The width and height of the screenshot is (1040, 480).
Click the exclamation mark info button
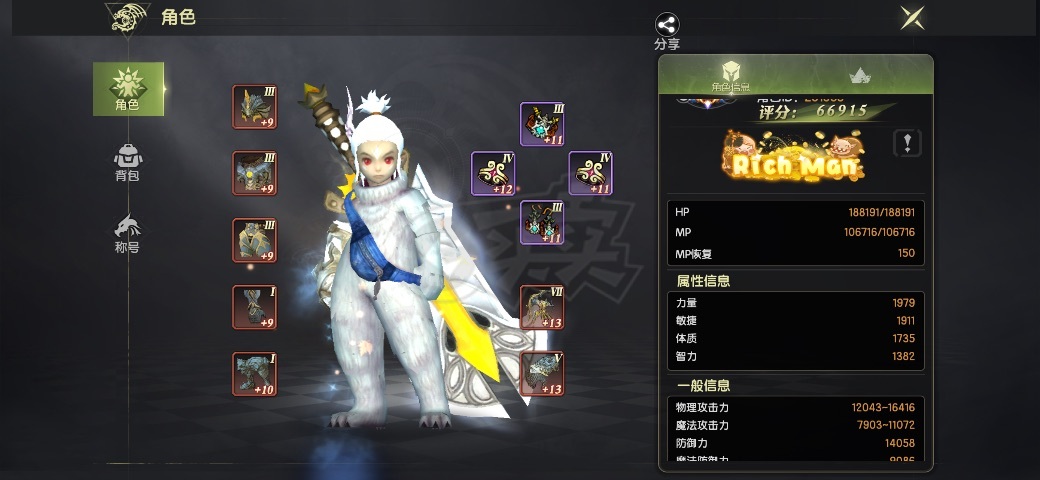coord(907,143)
